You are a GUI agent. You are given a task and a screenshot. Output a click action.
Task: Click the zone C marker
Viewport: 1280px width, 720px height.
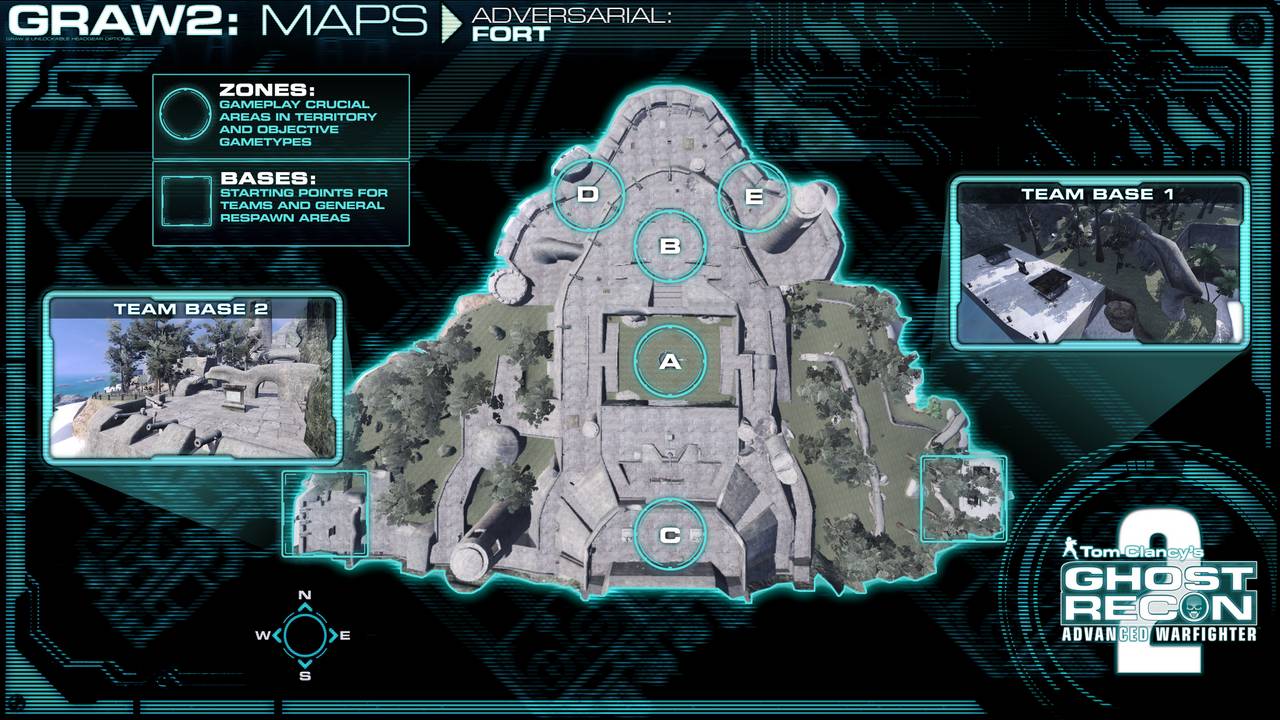670,535
